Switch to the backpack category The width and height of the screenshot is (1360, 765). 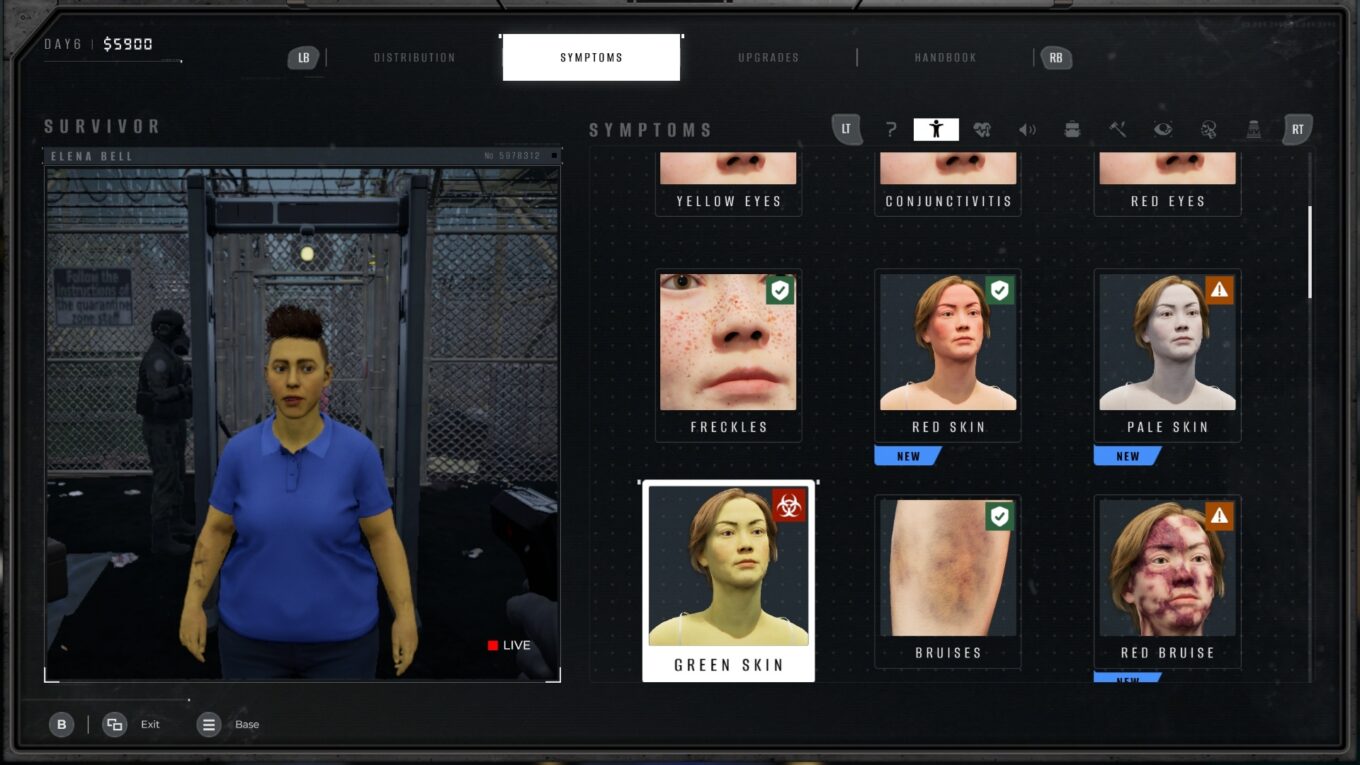(1072, 129)
